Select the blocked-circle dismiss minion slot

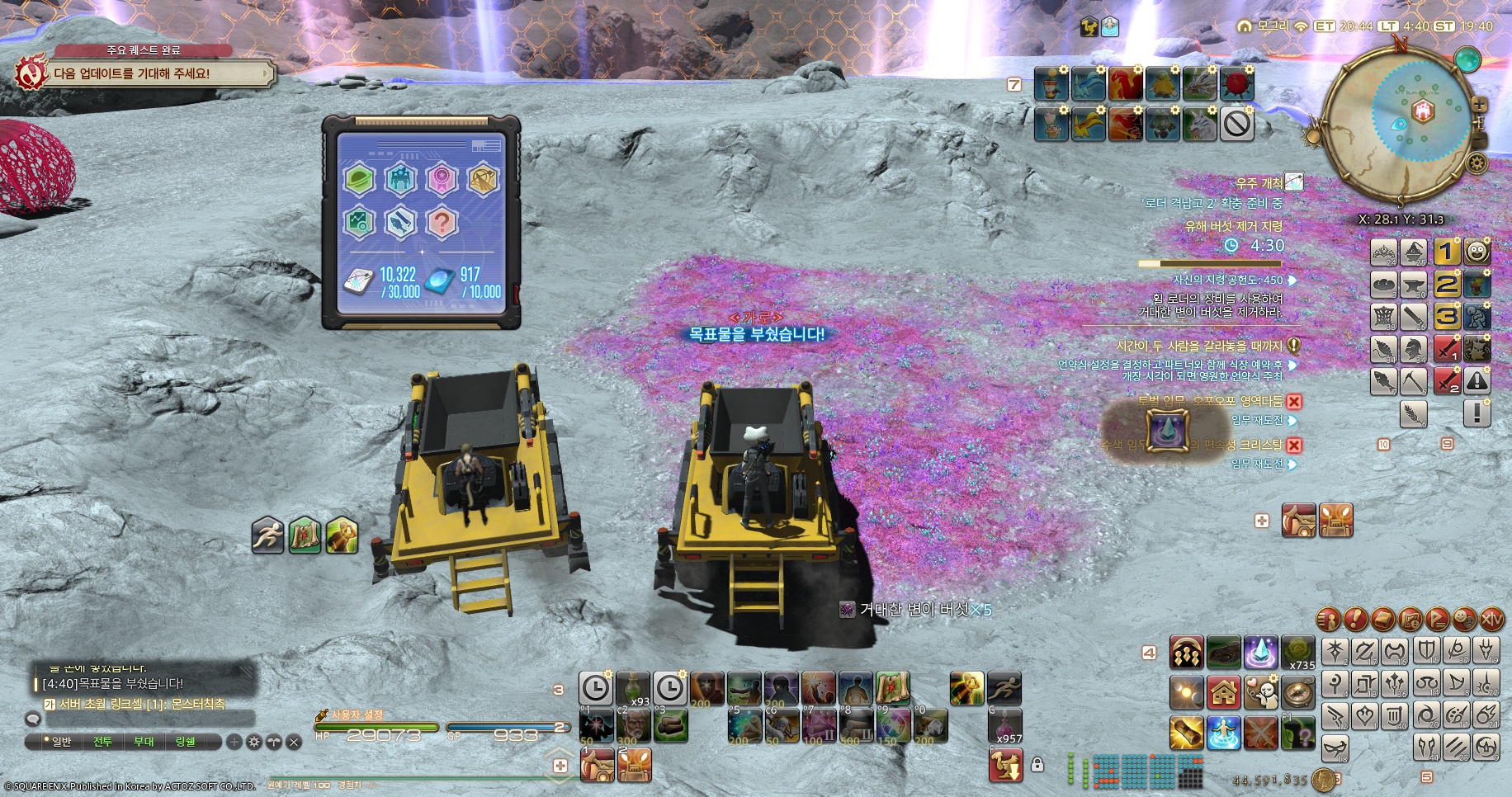point(1236,125)
